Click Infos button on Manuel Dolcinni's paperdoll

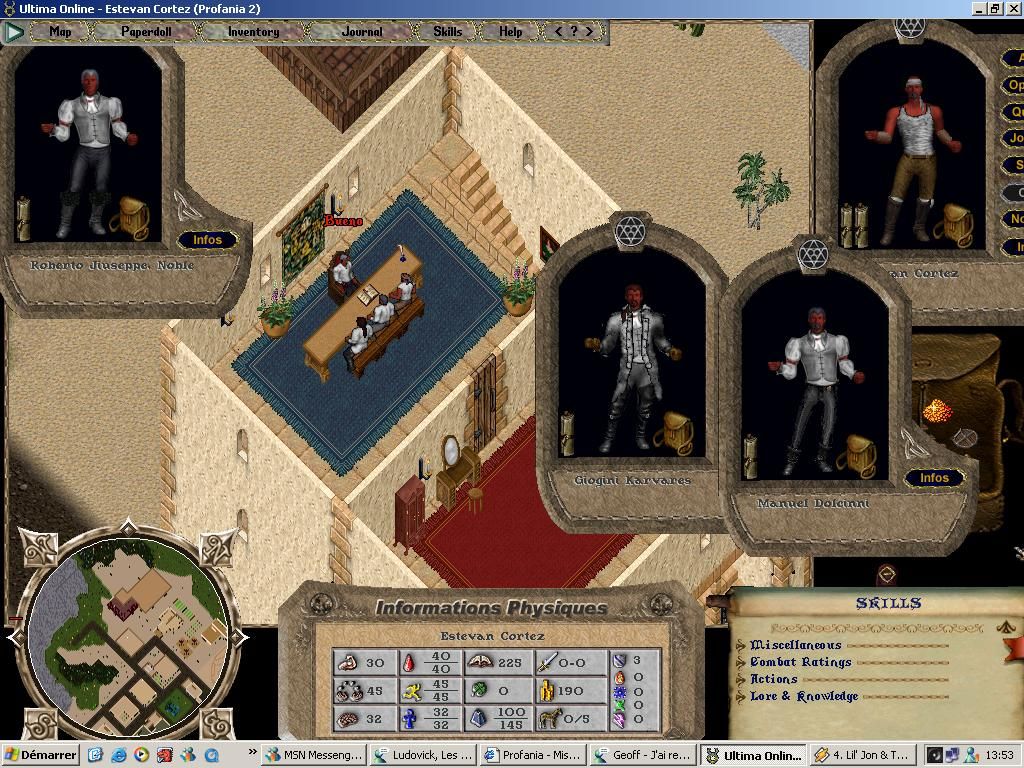pos(934,478)
